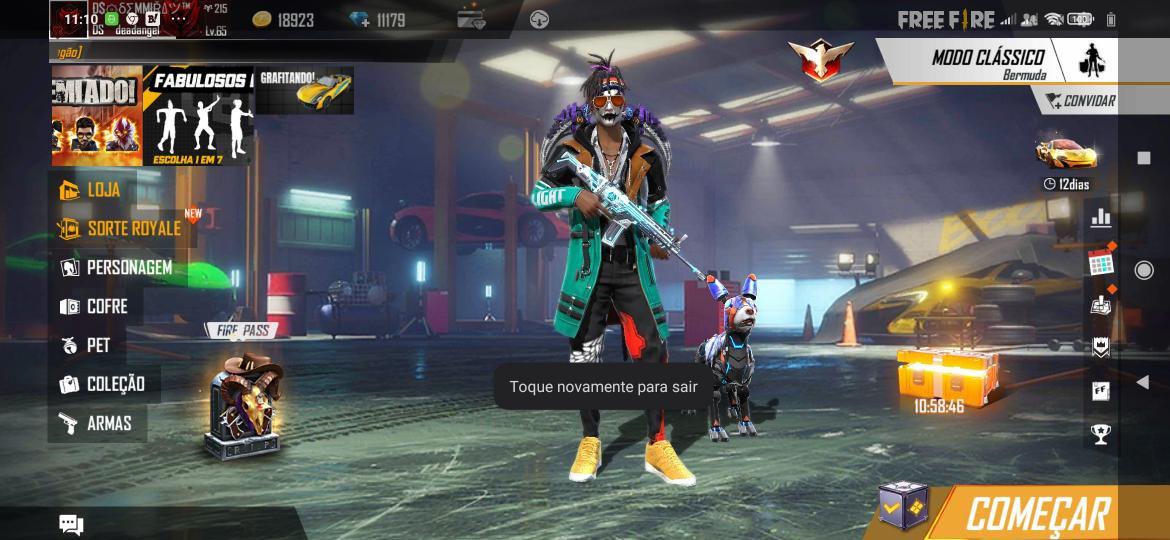This screenshot has width=1170, height=540.
Task: Open the bar chart ranking icon
Action: [x=1101, y=217]
